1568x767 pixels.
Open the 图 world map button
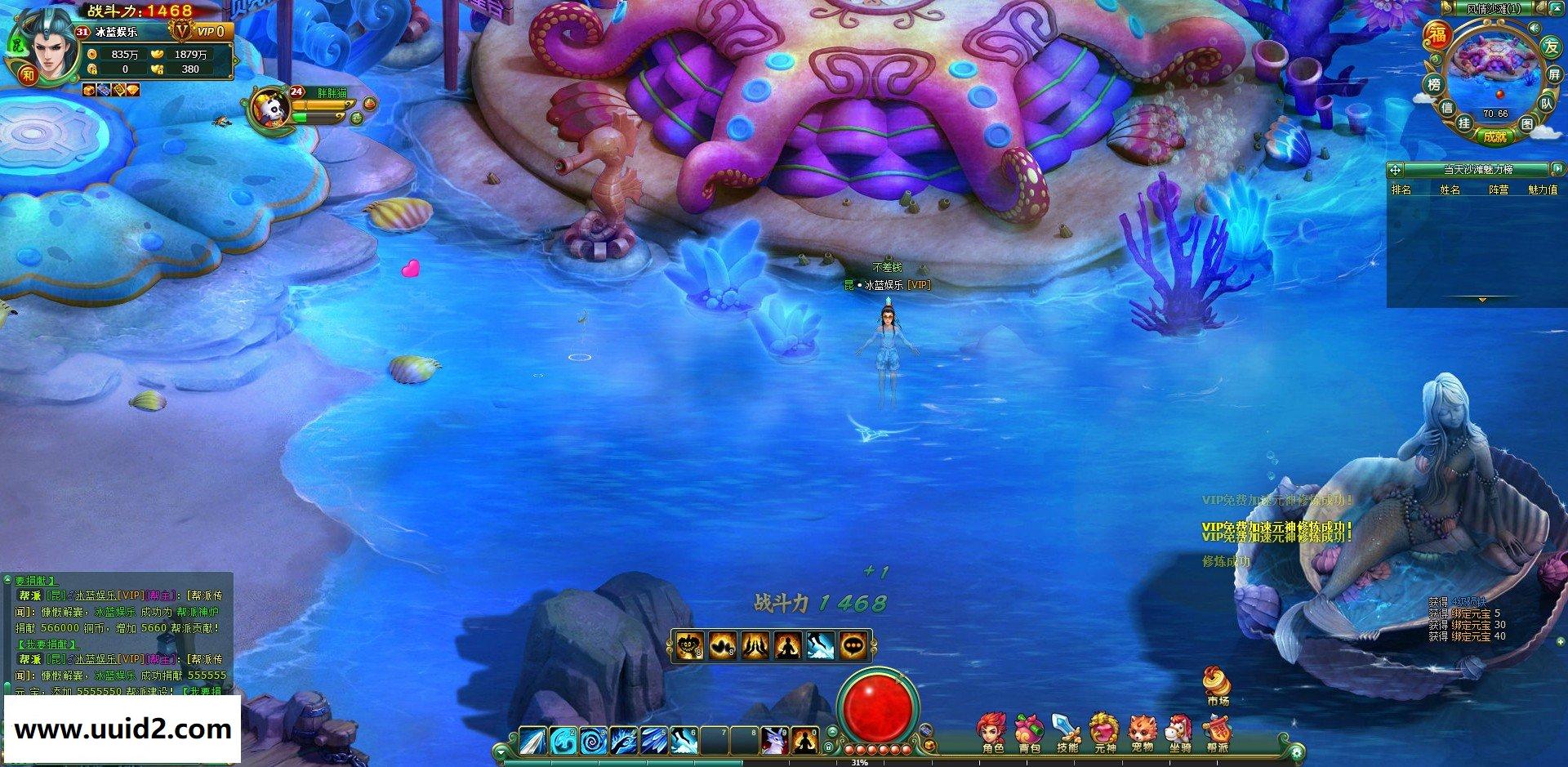1527,124
